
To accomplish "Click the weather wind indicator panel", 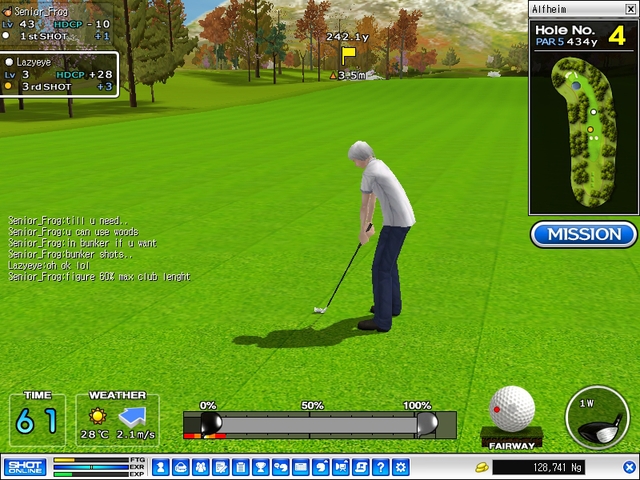I will [117, 419].
